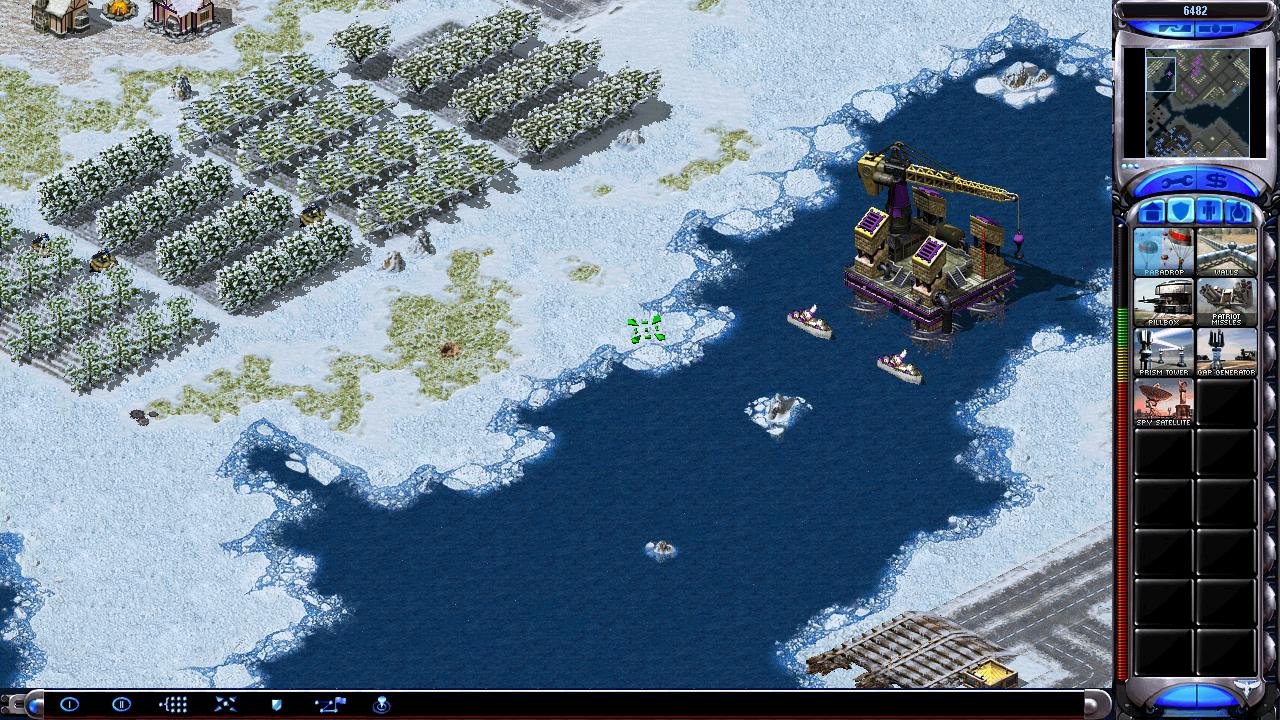The width and height of the screenshot is (1280, 720).
Task: Activate the deploy arrows command
Action: [225, 704]
